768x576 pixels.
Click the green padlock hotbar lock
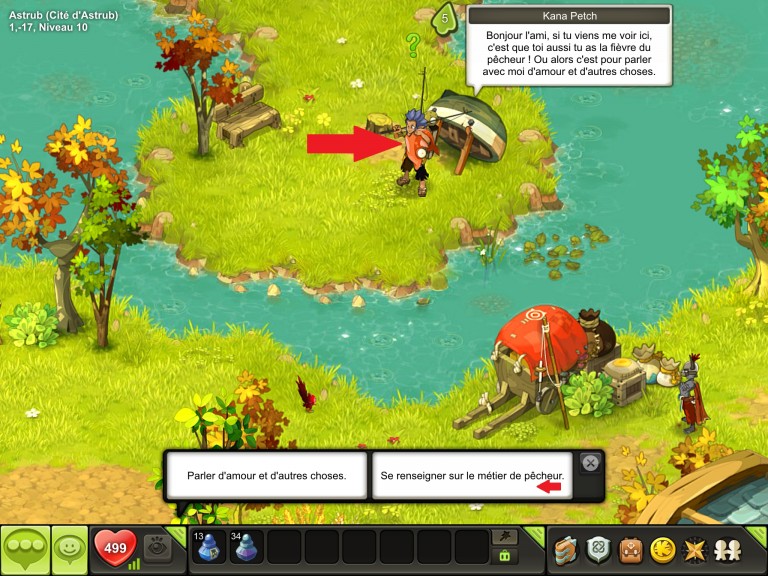(506, 556)
